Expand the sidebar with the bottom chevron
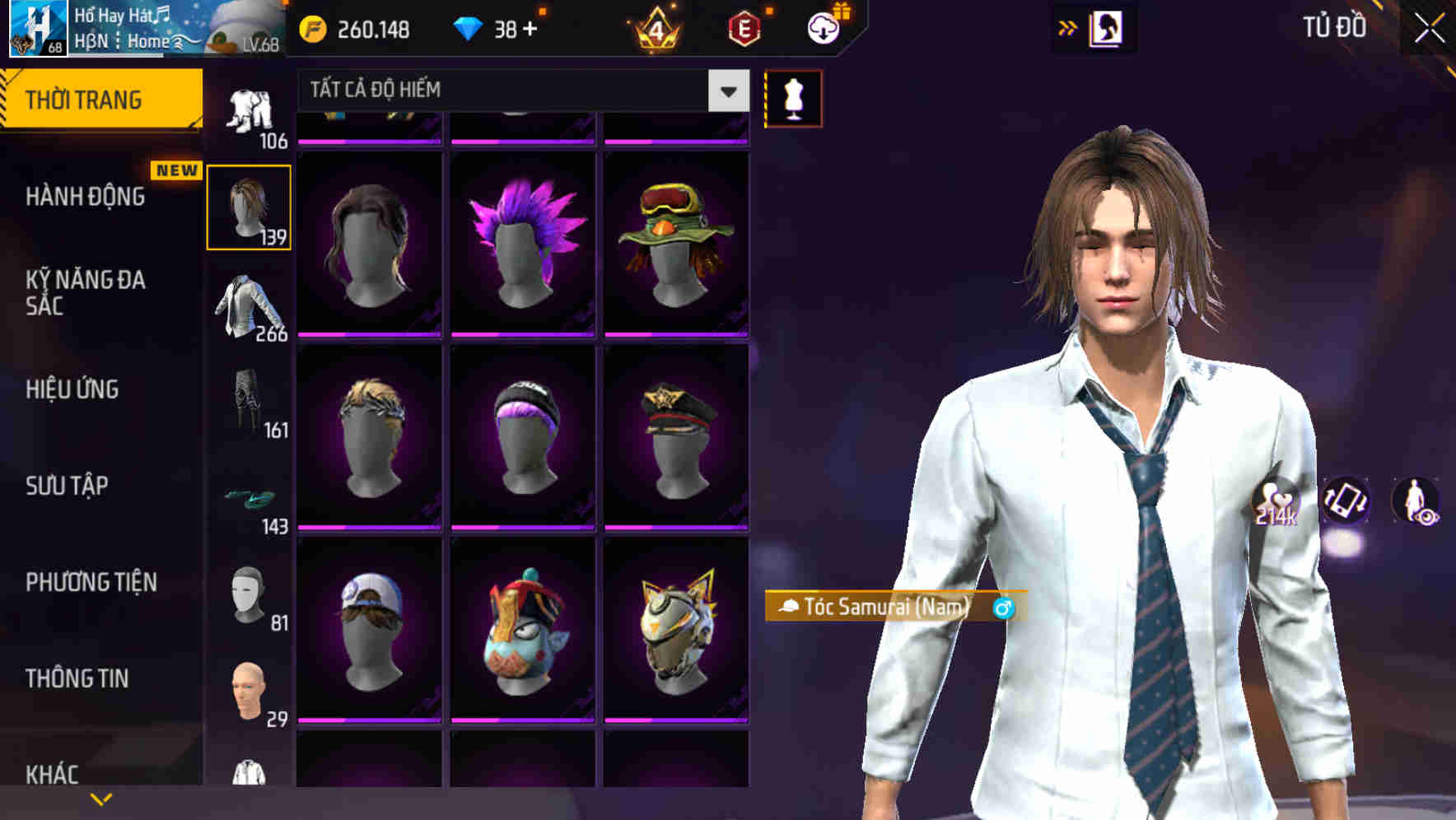 pos(100,797)
